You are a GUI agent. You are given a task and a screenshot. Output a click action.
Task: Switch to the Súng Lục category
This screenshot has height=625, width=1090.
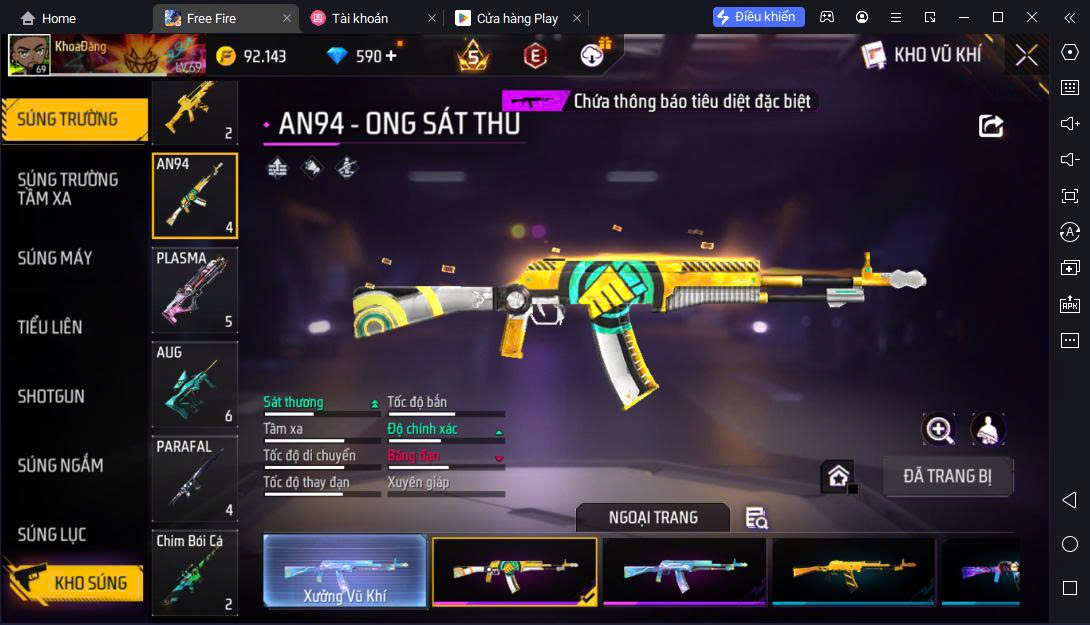52,535
